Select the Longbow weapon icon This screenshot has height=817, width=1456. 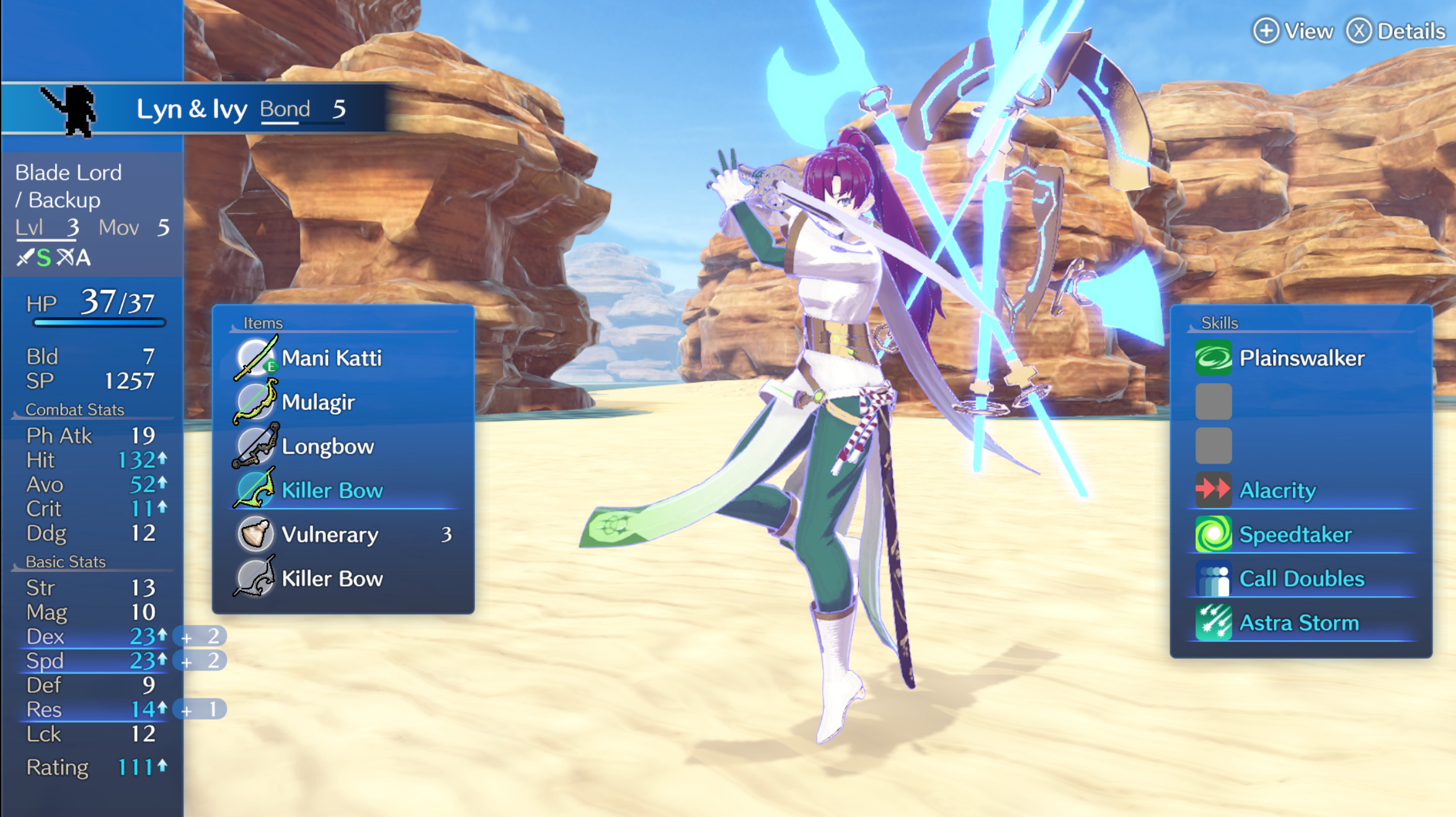(x=255, y=445)
